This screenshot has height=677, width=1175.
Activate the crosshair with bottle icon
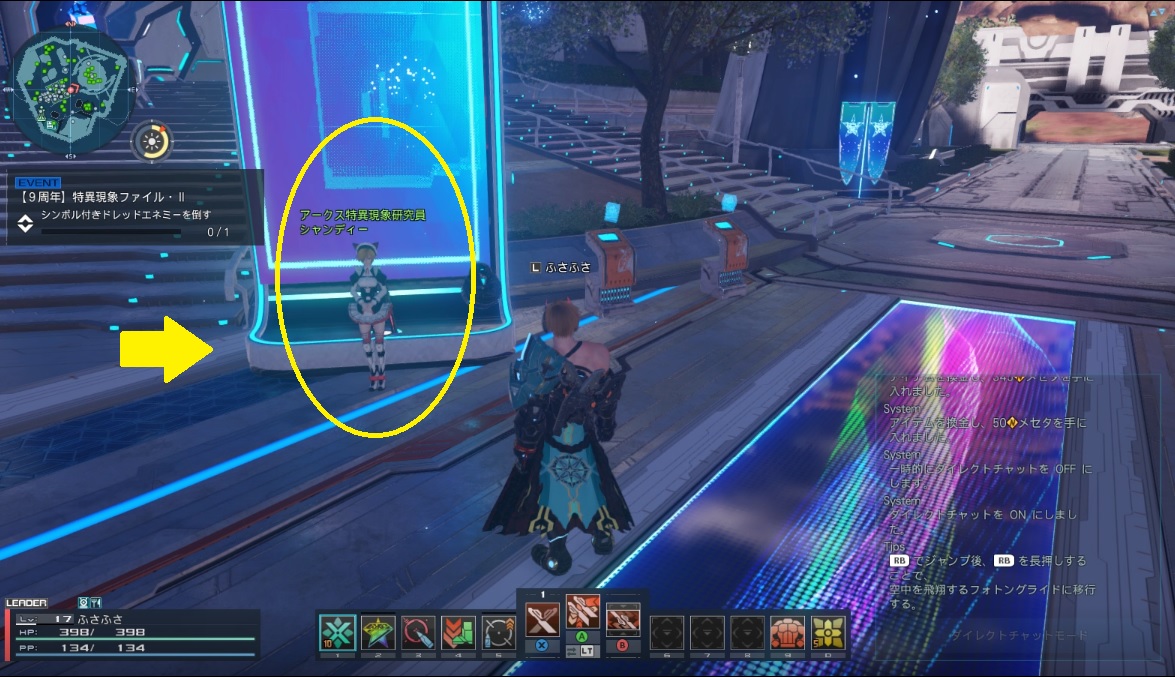[498, 632]
